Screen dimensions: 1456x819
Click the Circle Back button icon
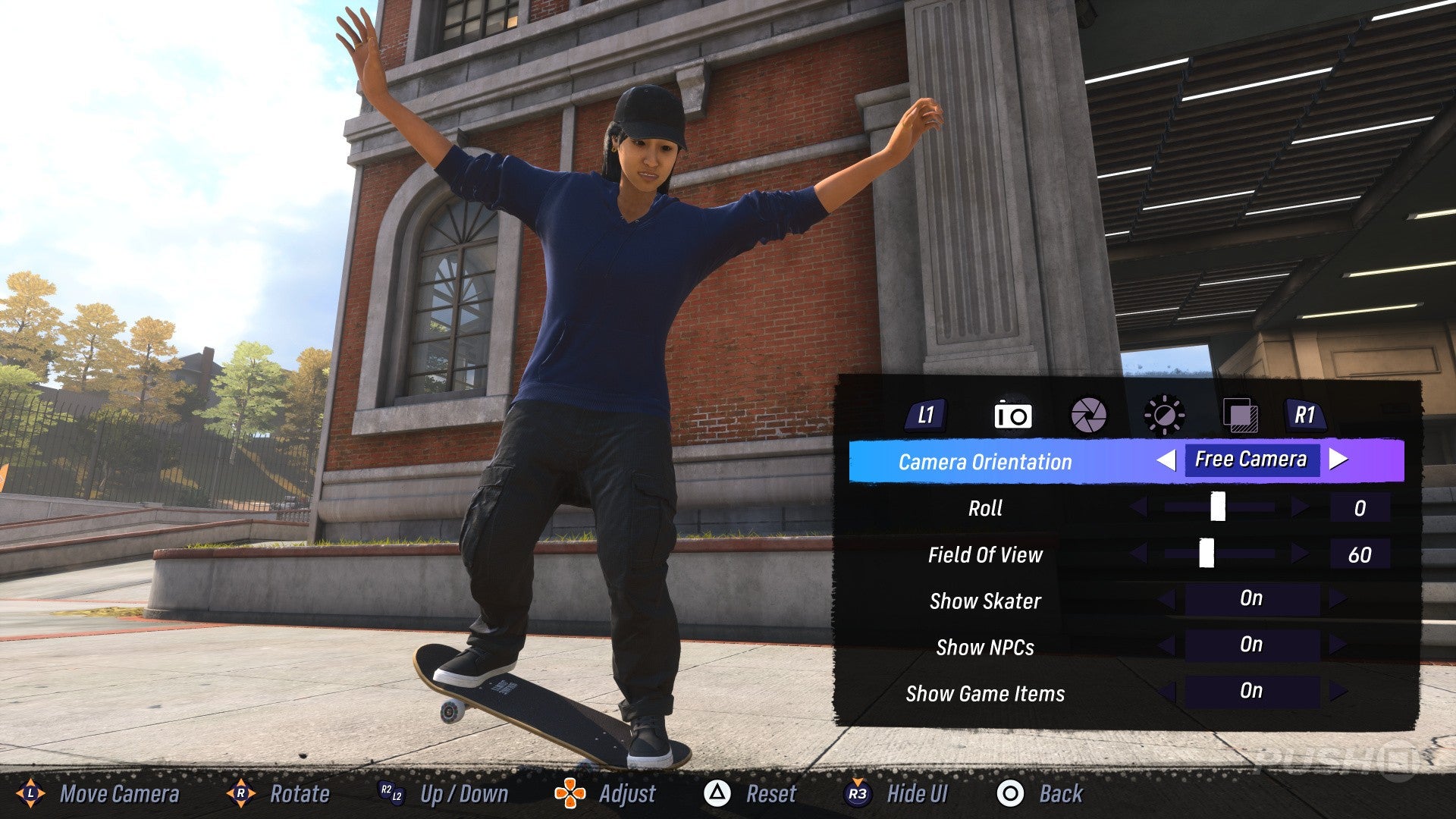pyautogui.click(x=1011, y=795)
